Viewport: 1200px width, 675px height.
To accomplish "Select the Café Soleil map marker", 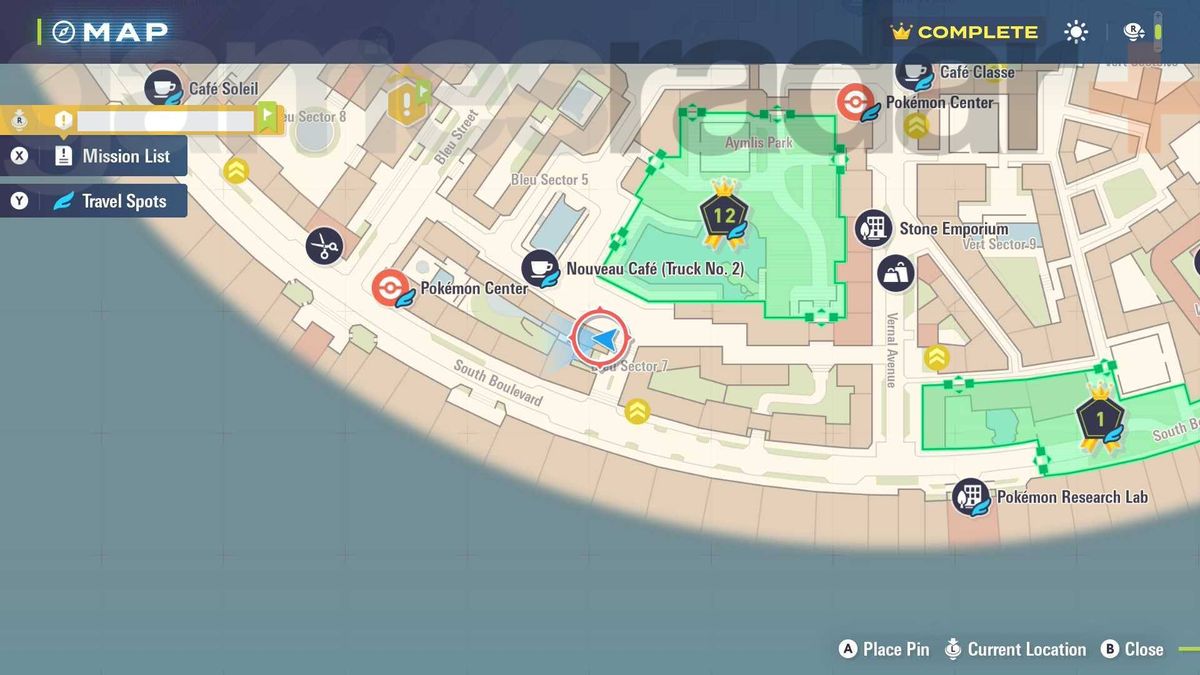I will point(164,88).
